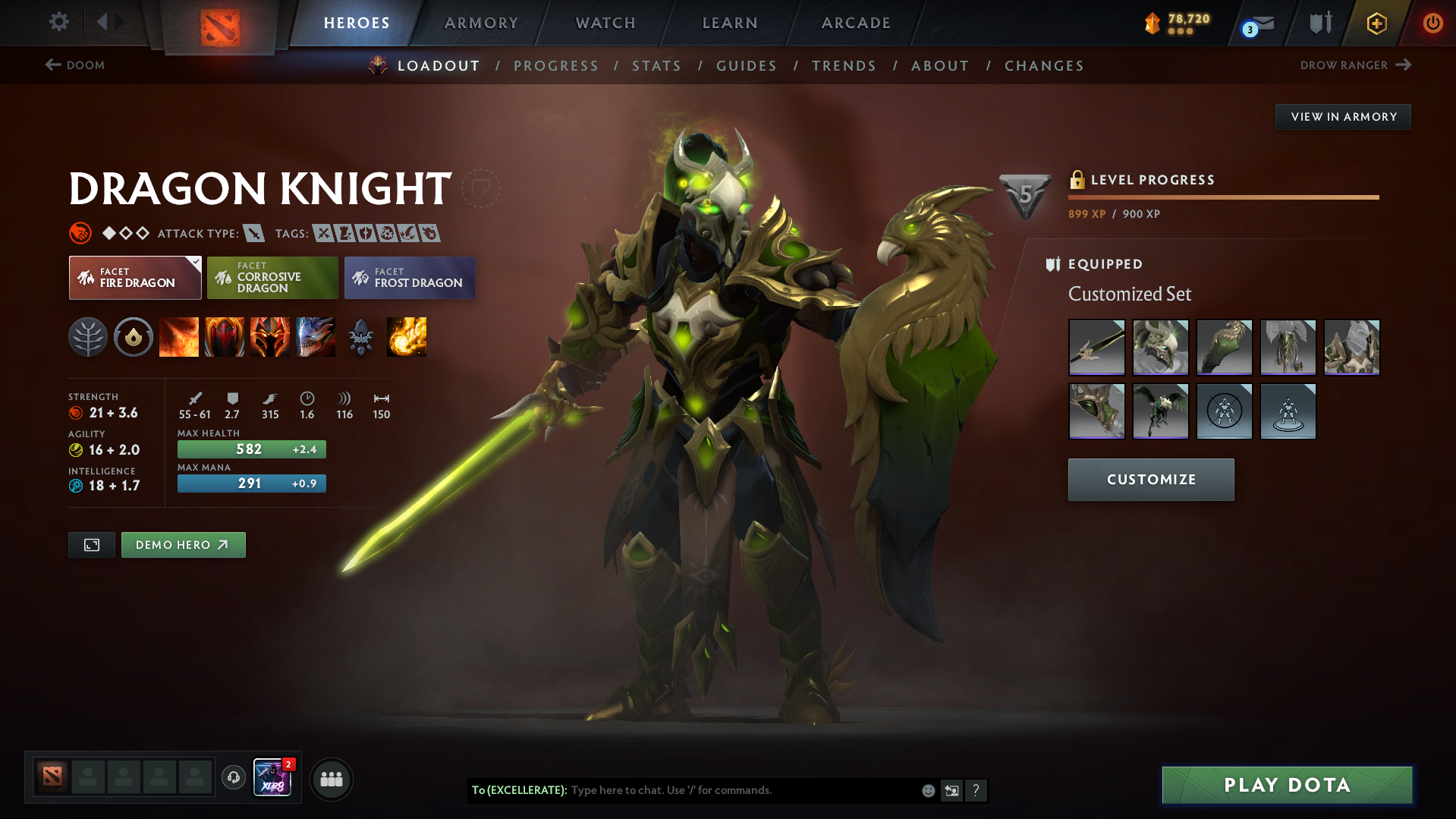Click the Level Progress XP bar
1456x819 pixels.
pyautogui.click(x=1222, y=197)
